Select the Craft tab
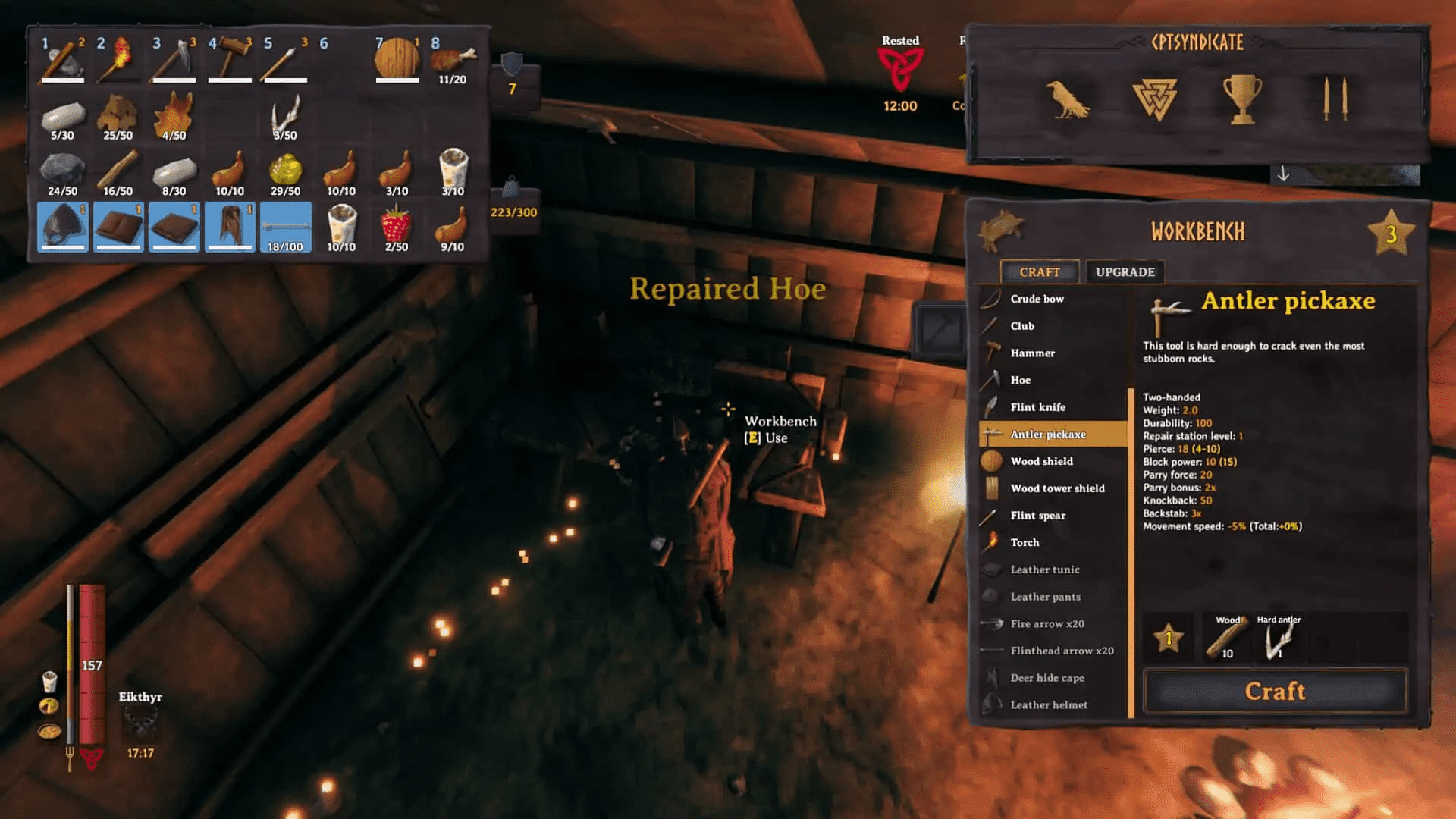 click(1040, 271)
